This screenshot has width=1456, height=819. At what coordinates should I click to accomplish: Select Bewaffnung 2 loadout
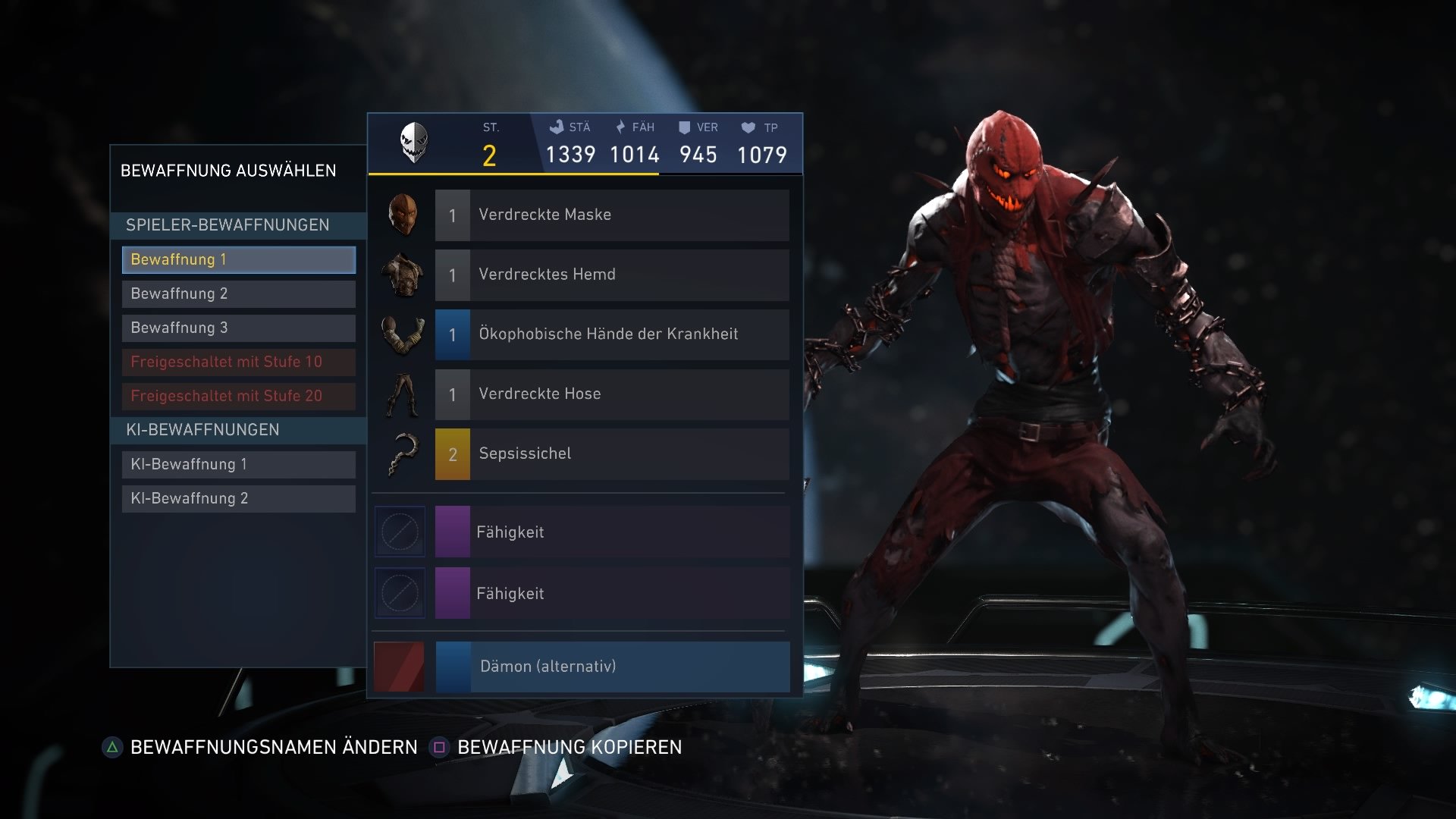pos(238,293)
